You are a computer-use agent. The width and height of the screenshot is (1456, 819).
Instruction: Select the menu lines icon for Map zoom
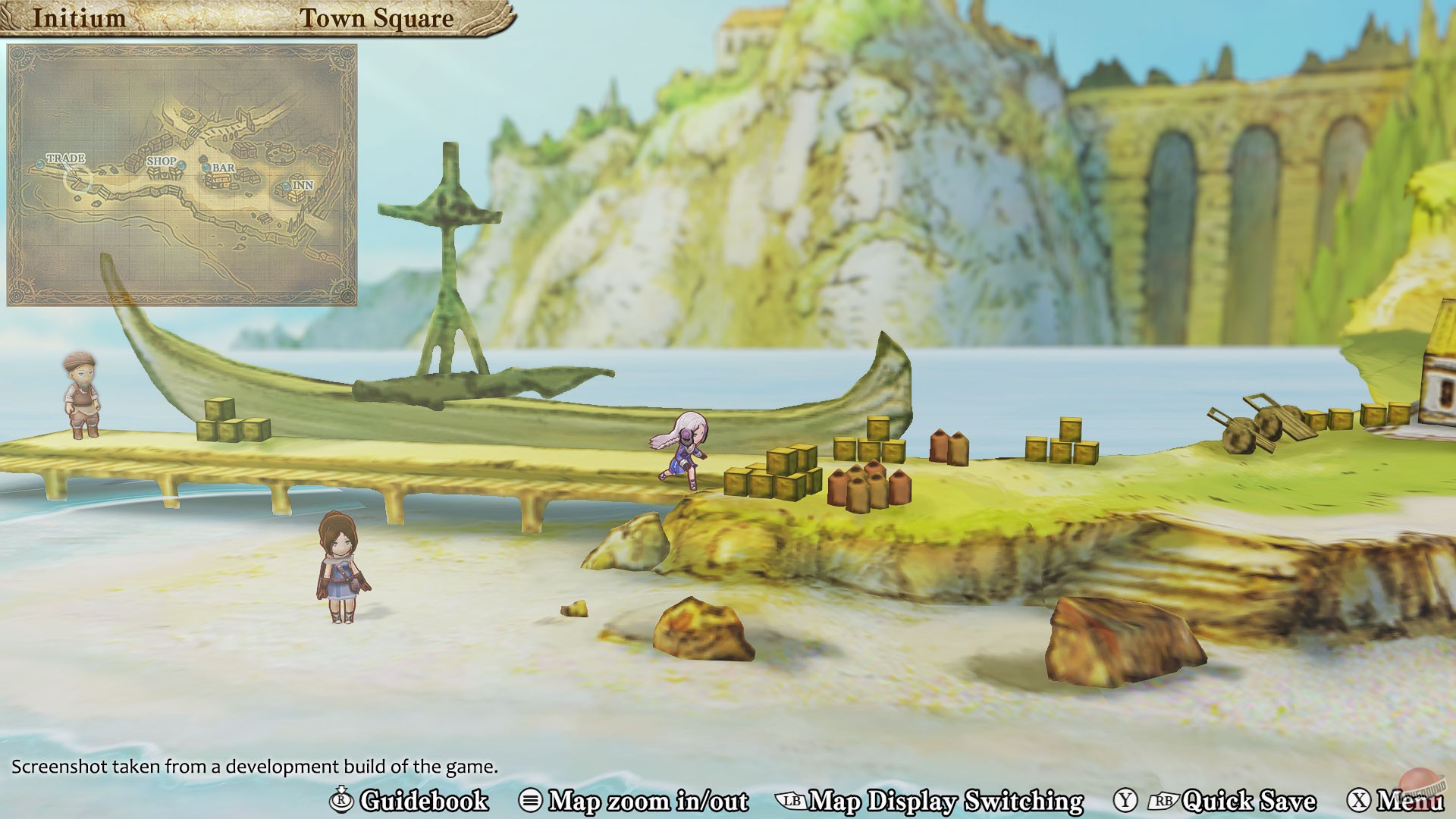tap(531, 799)
